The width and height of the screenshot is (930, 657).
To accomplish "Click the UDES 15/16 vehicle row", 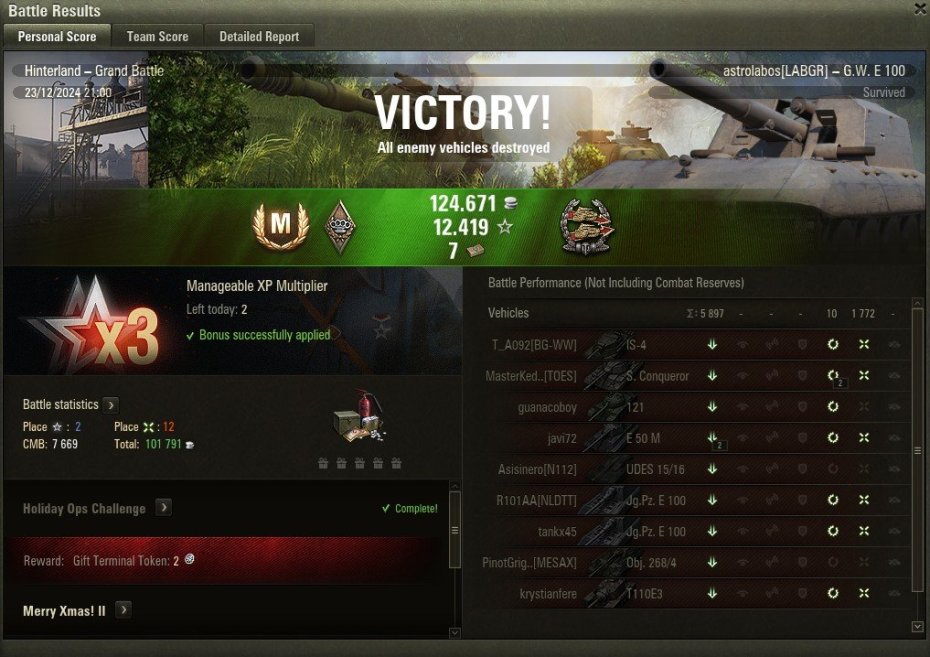I will tap(690, 470).
